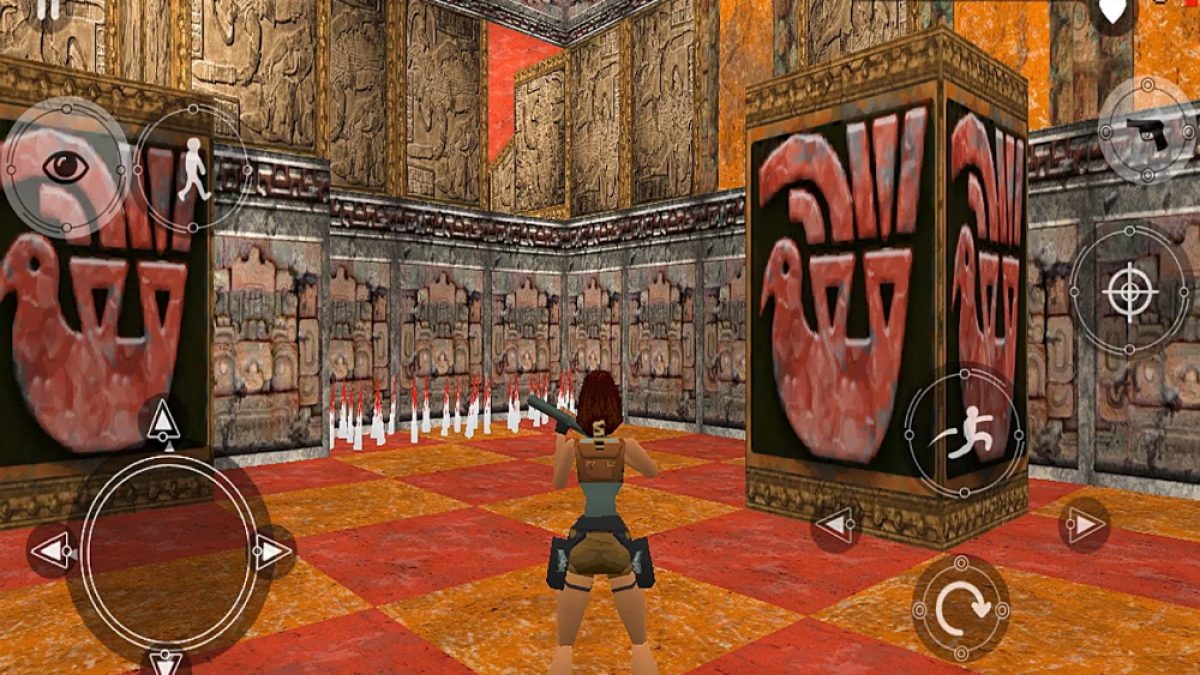
Task: Tap the eye look-around button
Action: pos(65,167)
